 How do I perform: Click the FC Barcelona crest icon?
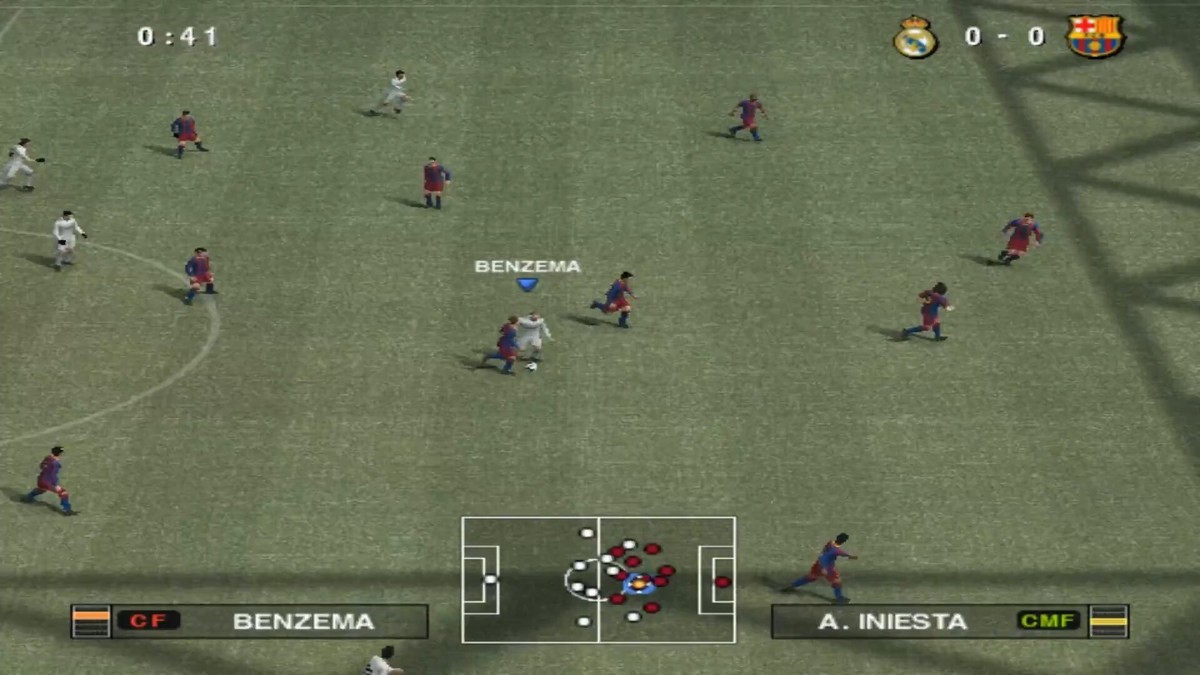click(x=1095, y=37)
